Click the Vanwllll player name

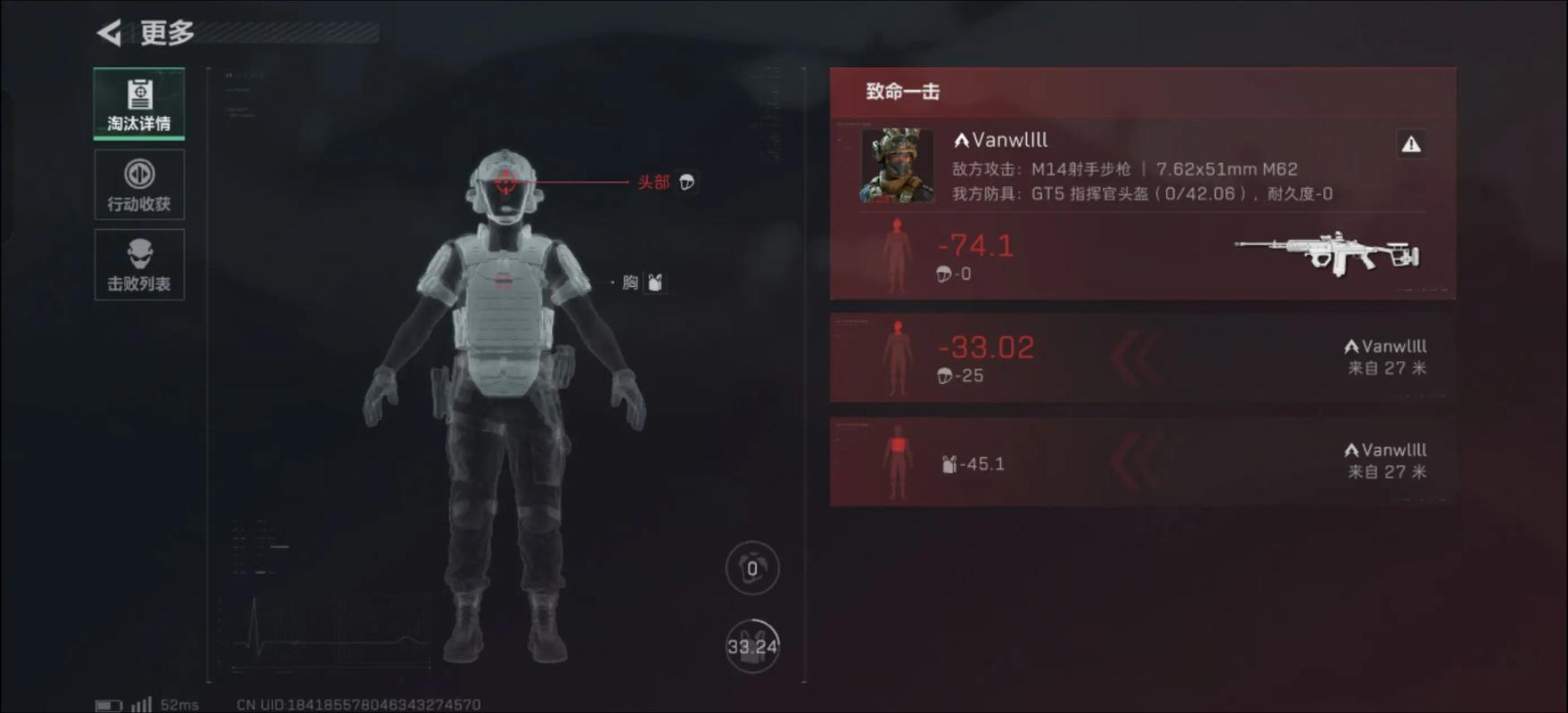[1003, 139]
